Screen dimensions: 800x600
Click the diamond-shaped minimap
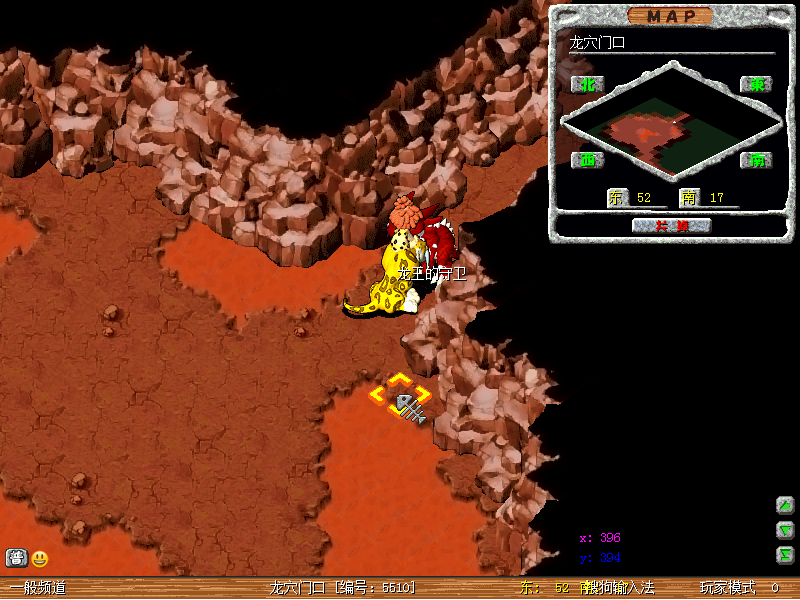(x=671, y=122)
